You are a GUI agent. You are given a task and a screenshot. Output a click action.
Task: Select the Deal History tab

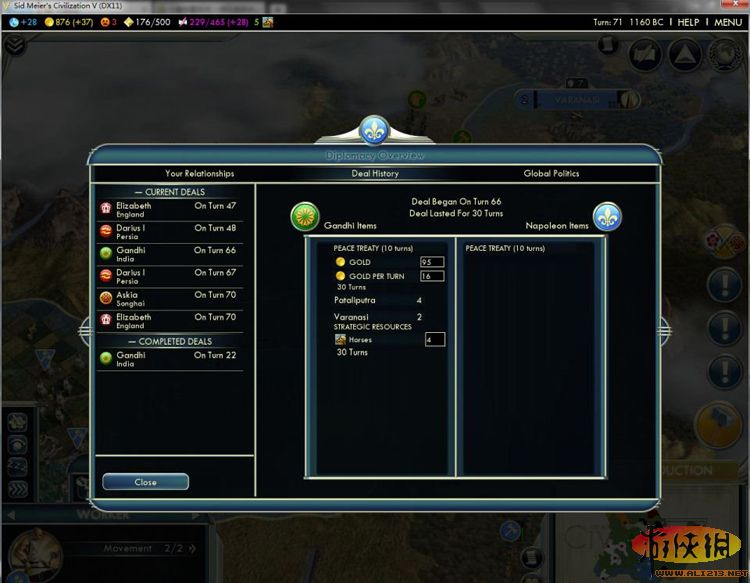pyautogui.click(x=375, y=173)
